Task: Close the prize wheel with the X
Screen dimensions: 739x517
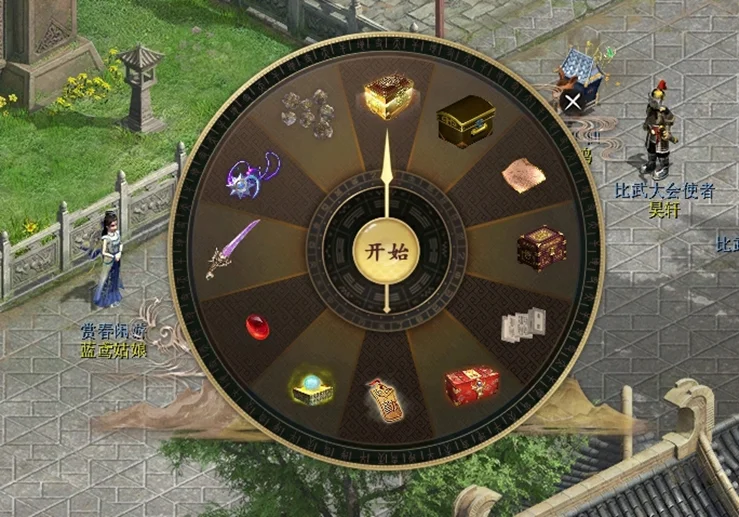Action: [572, 101]
